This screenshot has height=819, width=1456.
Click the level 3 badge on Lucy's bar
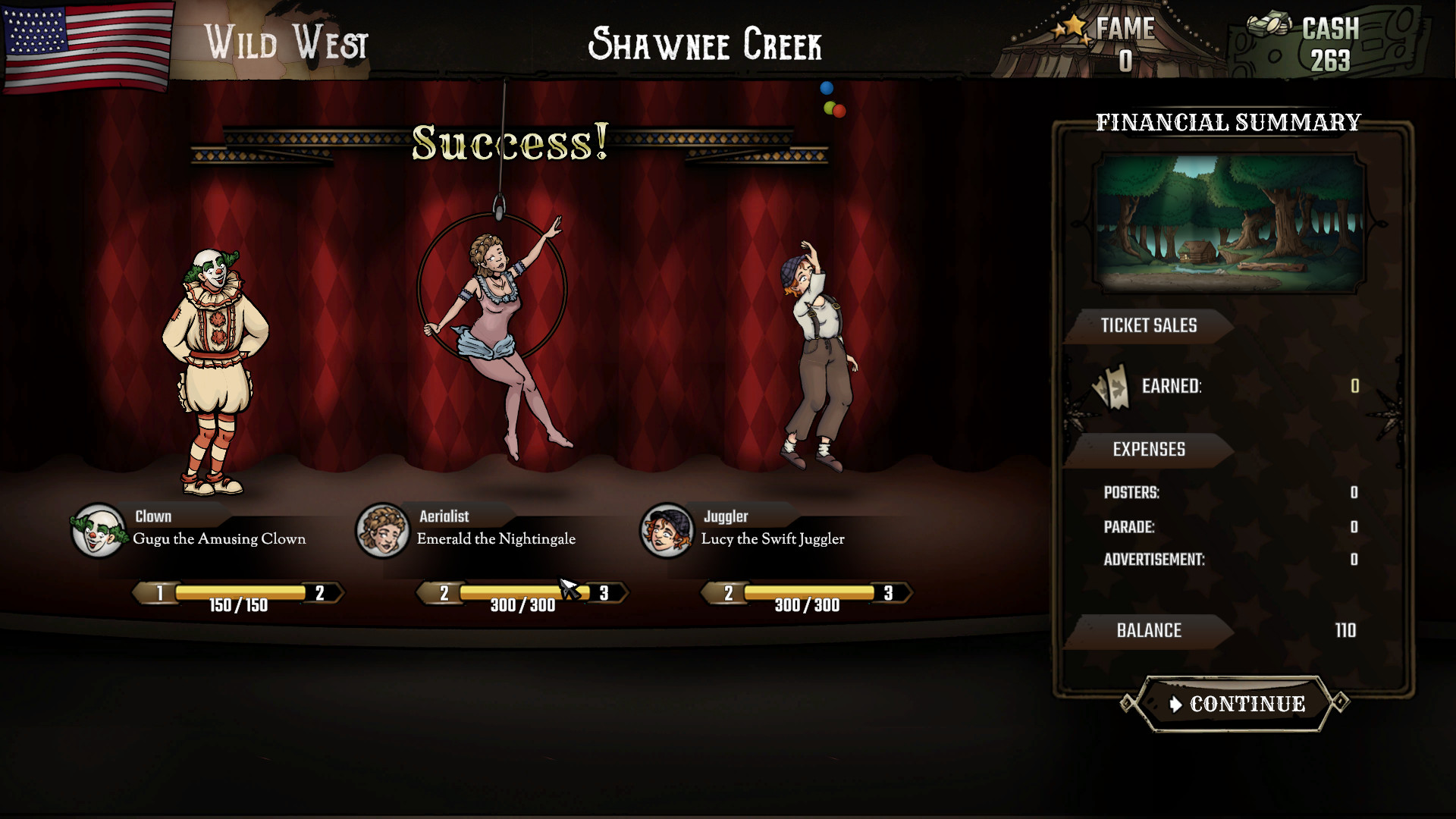point(887,591)
